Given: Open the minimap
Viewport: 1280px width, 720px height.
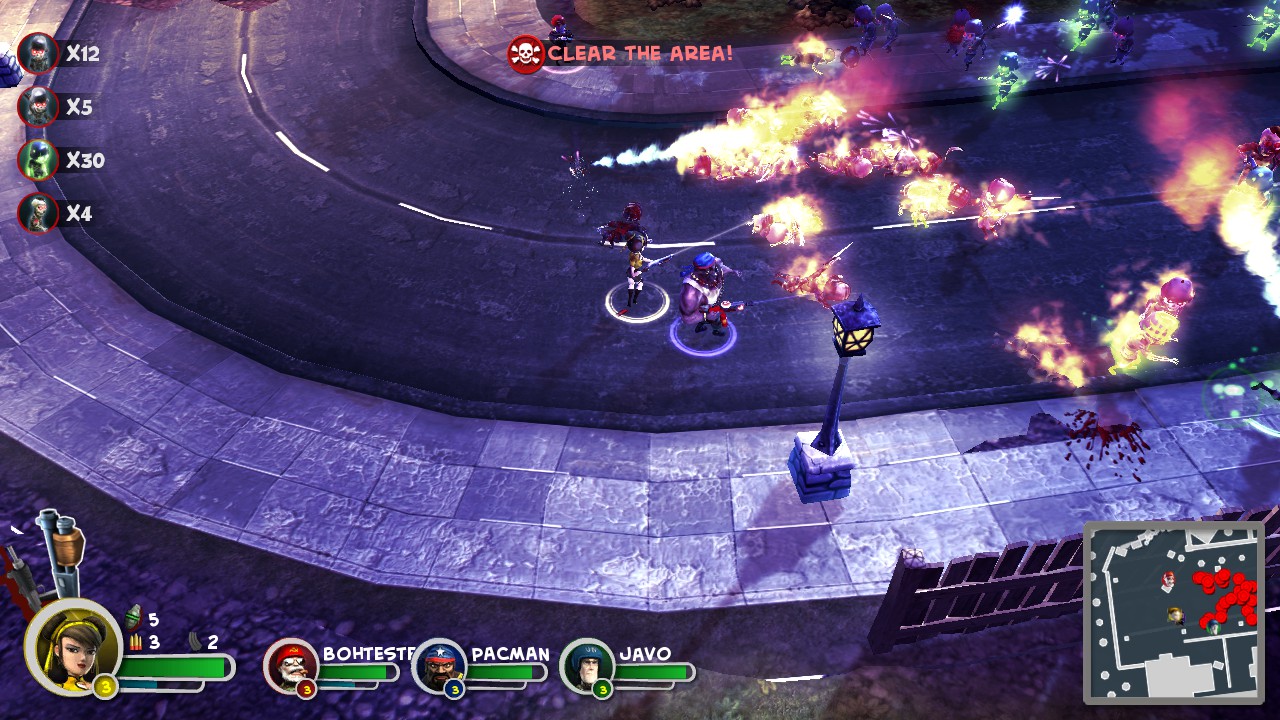Looking at the screenshot, I should coord(1174,609).
